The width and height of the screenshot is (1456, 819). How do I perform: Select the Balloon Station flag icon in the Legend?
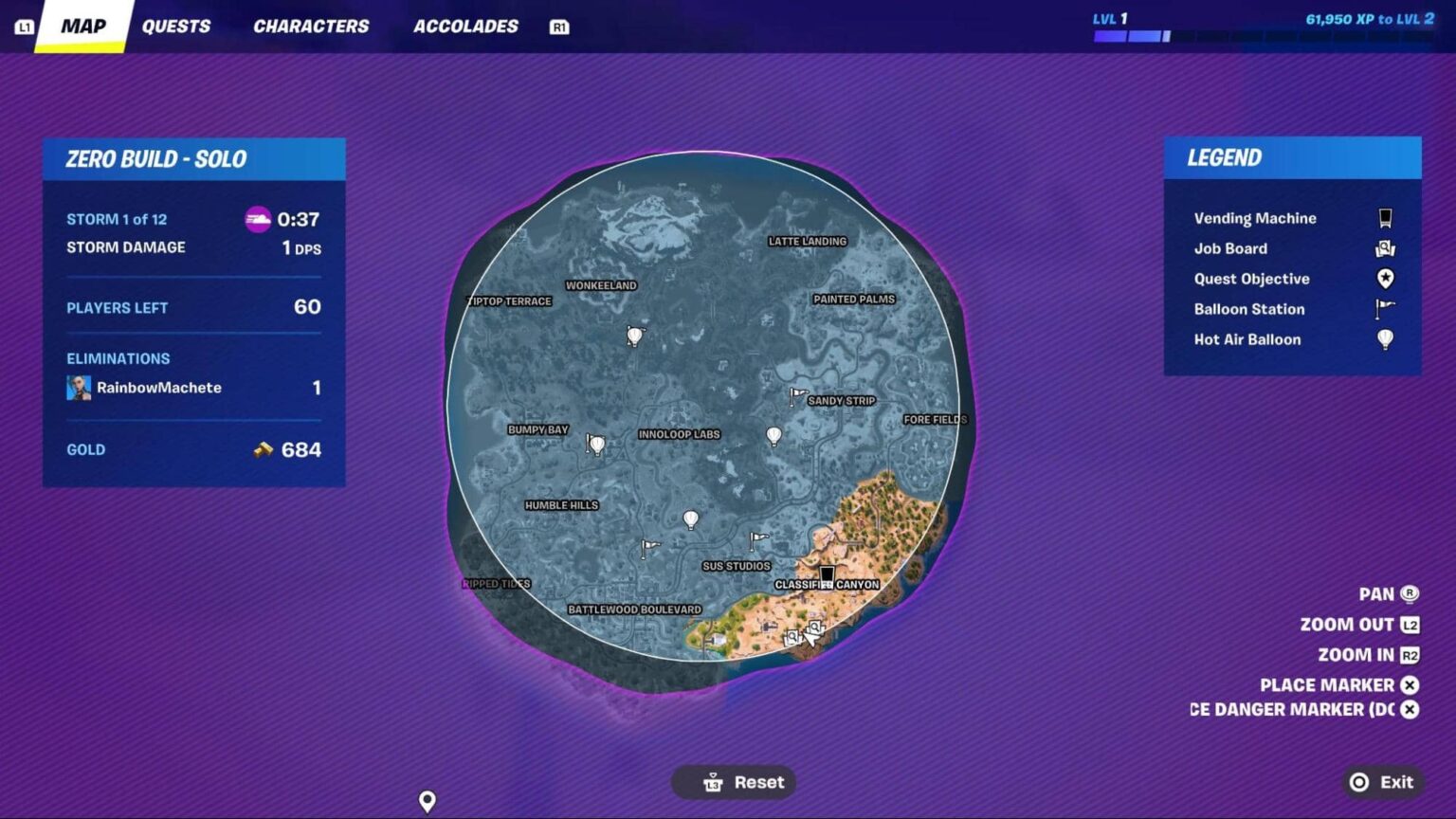tap(1384, 309)
